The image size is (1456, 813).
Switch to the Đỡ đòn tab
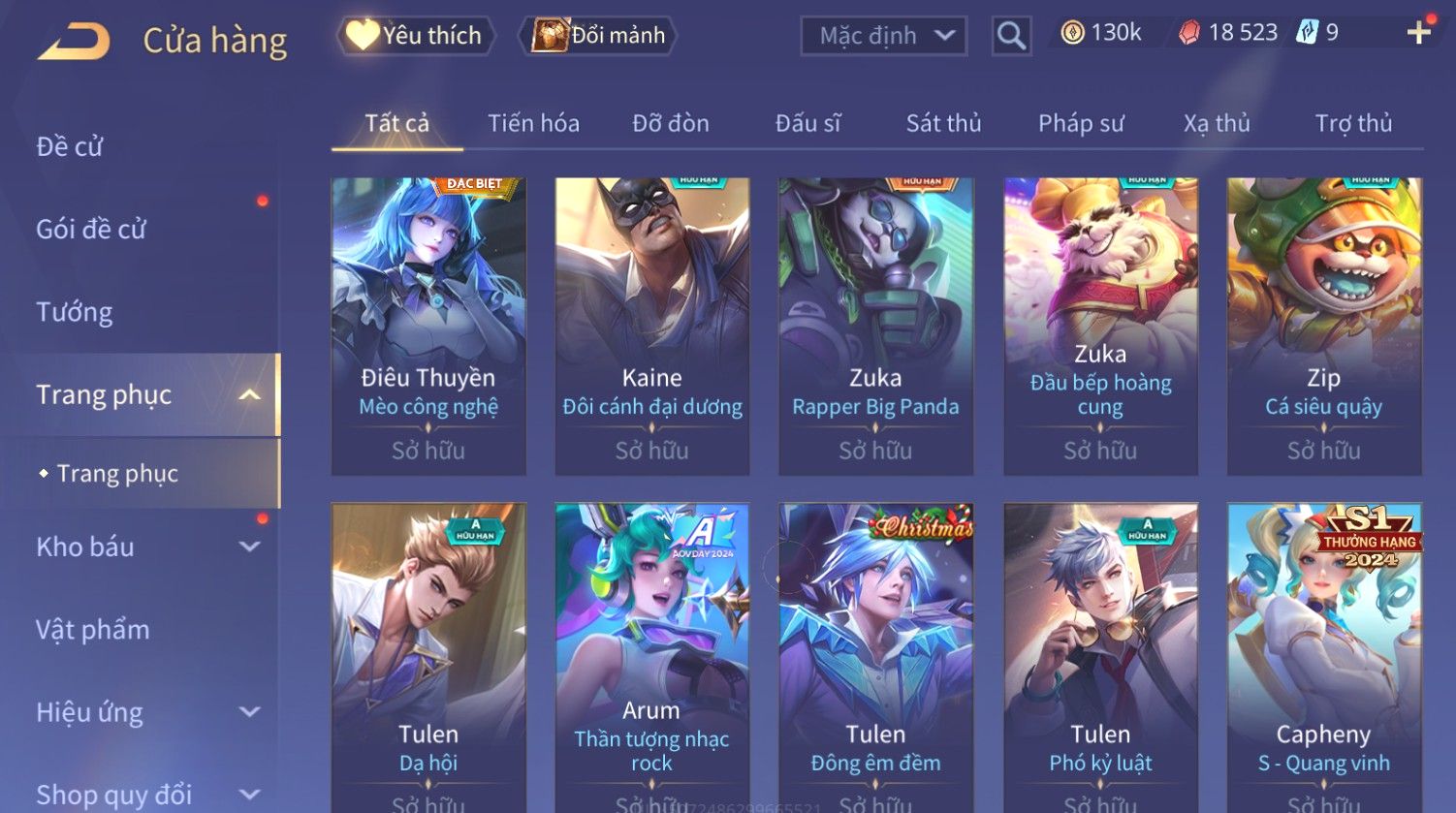(x=671, y=123)
